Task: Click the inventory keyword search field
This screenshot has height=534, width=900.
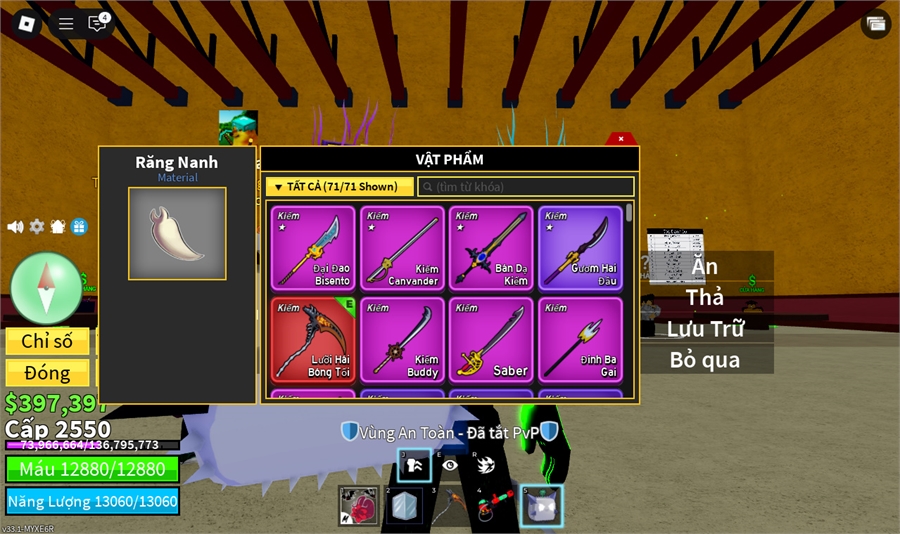Action: (x=526, y=187)
